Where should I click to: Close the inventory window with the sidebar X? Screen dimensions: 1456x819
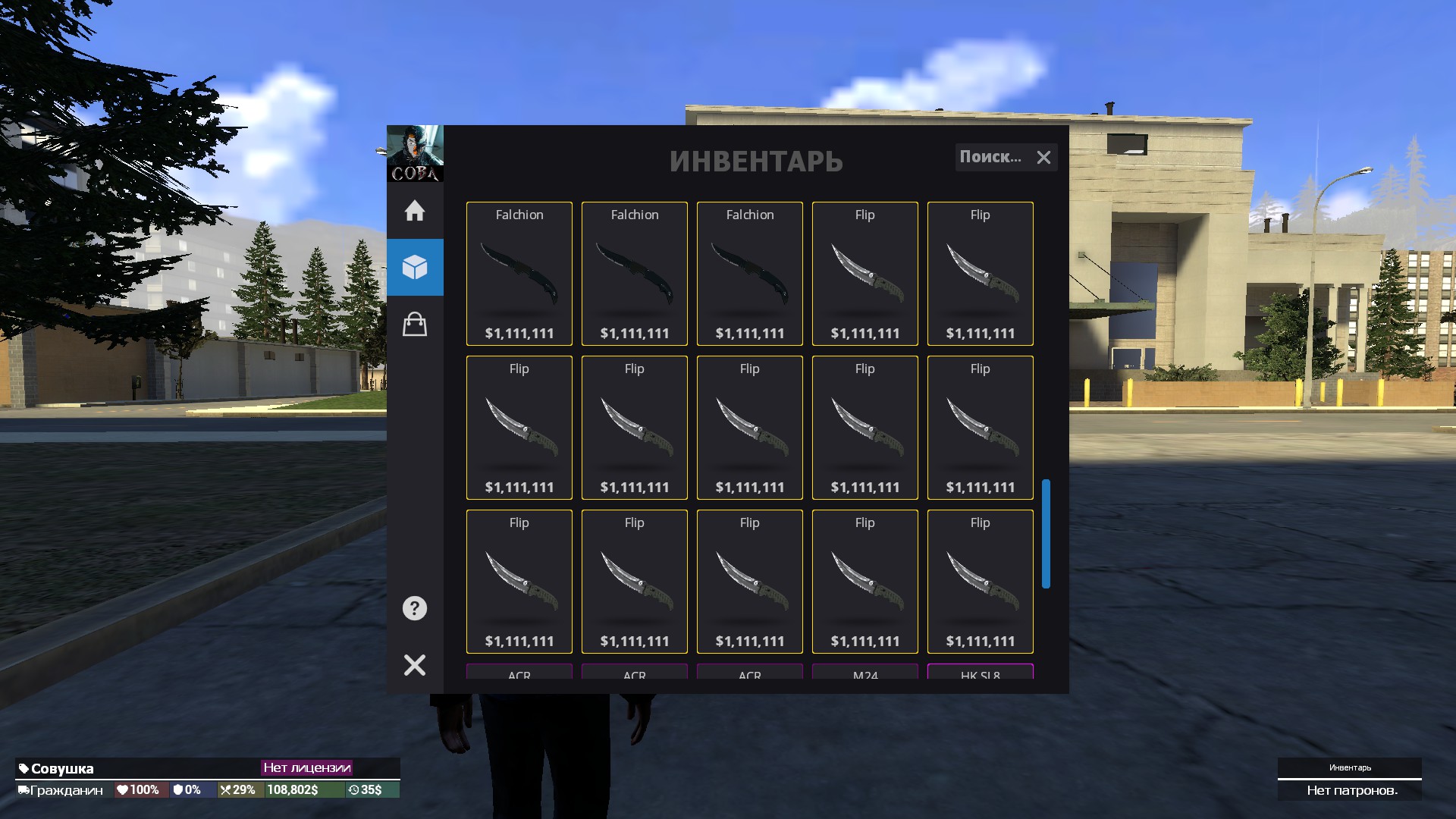[x=415, y=665]
